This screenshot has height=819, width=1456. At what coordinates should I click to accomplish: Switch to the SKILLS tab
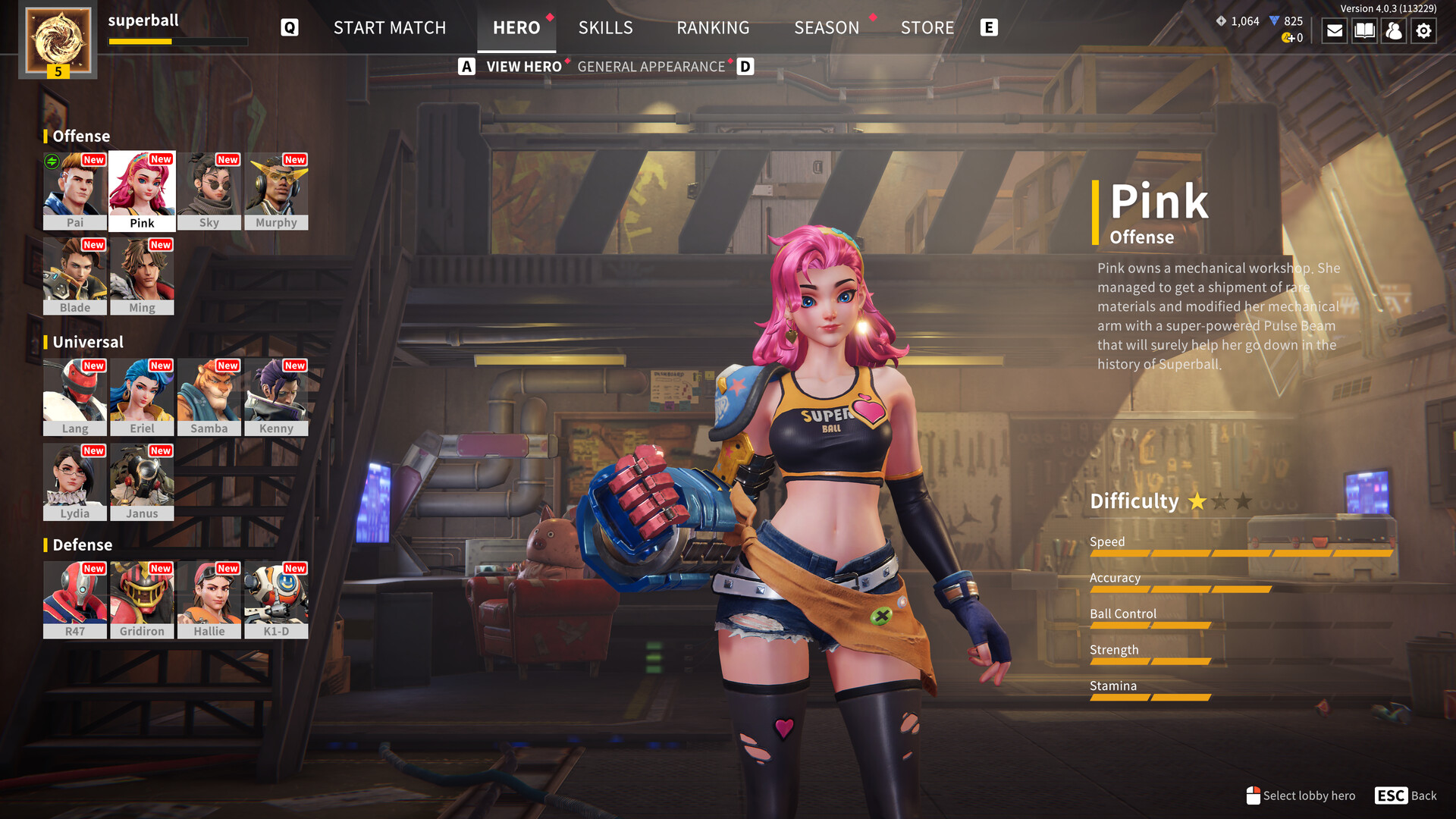pos(605,28)
